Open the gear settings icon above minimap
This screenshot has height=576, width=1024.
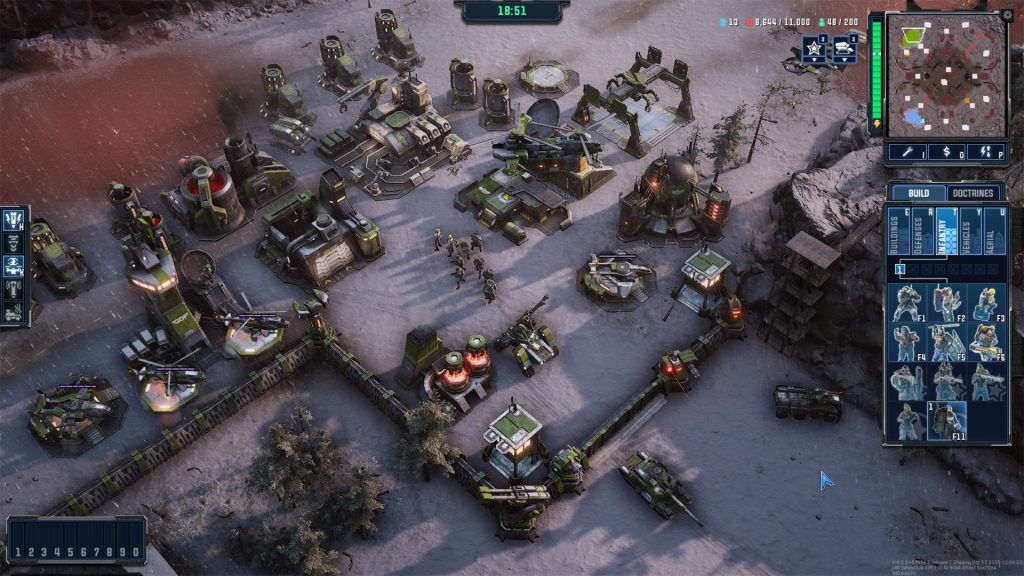pos(1006,15)
